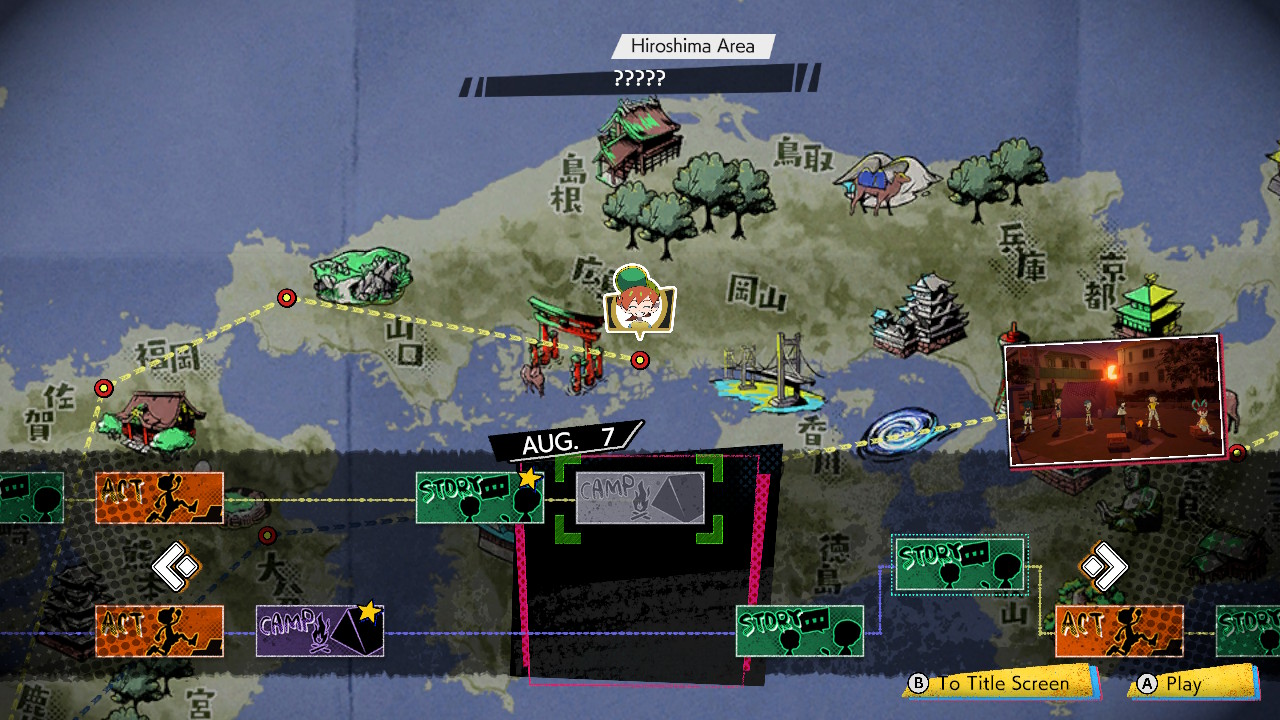
Task: Return via To Title Screen button
Action: pyautogui.click(x=1000, y=684)
